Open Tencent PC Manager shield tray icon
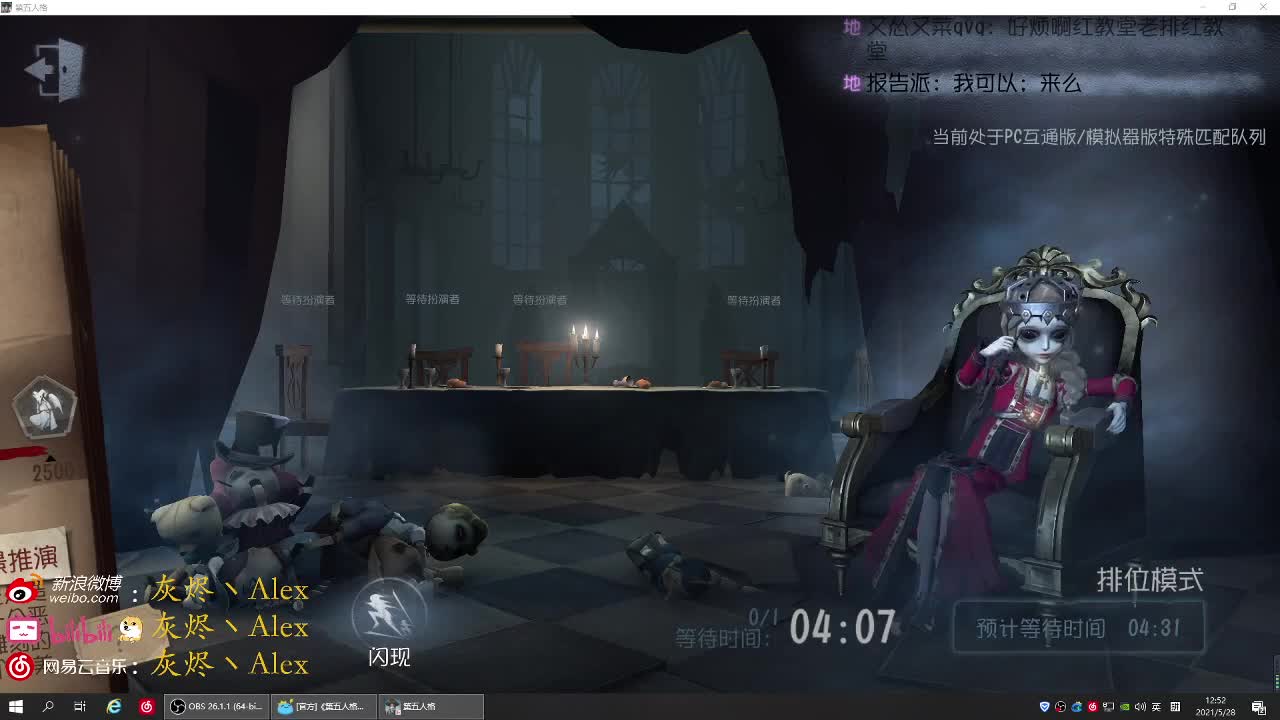The width and height of the screenshot is (1280, 720). [x=1044, y=707]
